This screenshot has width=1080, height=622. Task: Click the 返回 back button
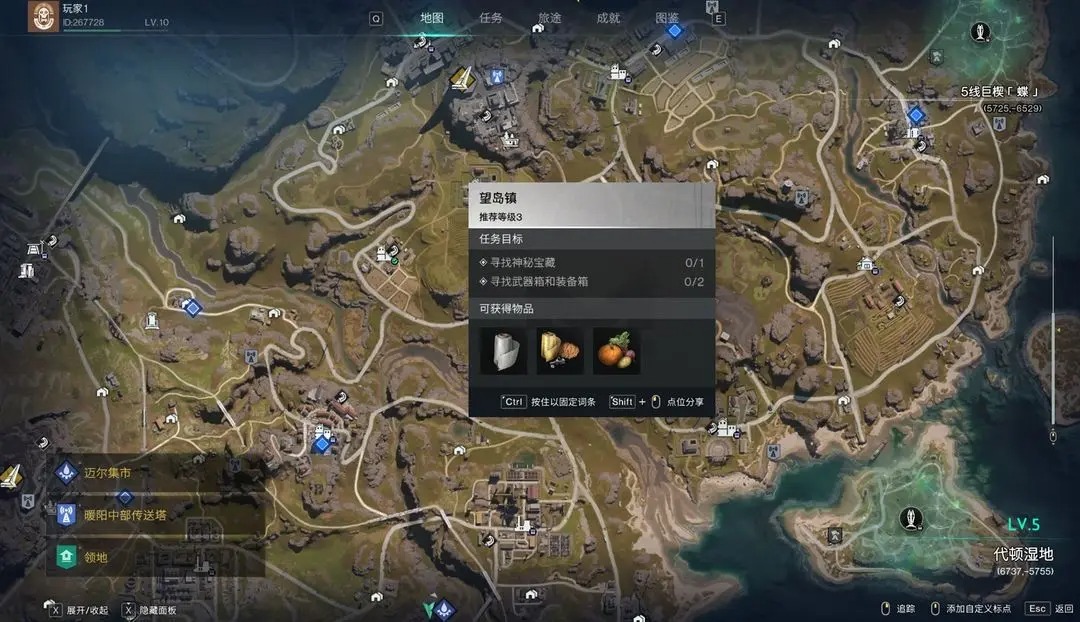click(1047, 608)
